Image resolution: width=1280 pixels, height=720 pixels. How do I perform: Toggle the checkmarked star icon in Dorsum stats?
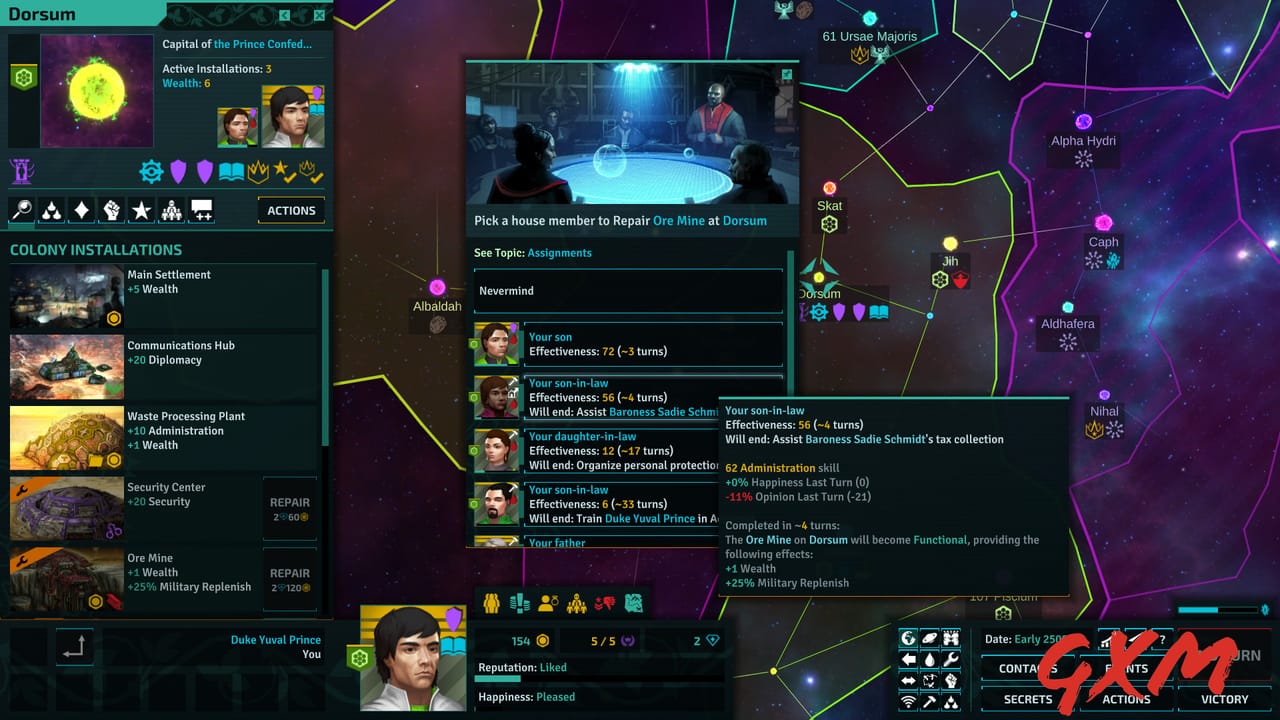pos(287,171)
